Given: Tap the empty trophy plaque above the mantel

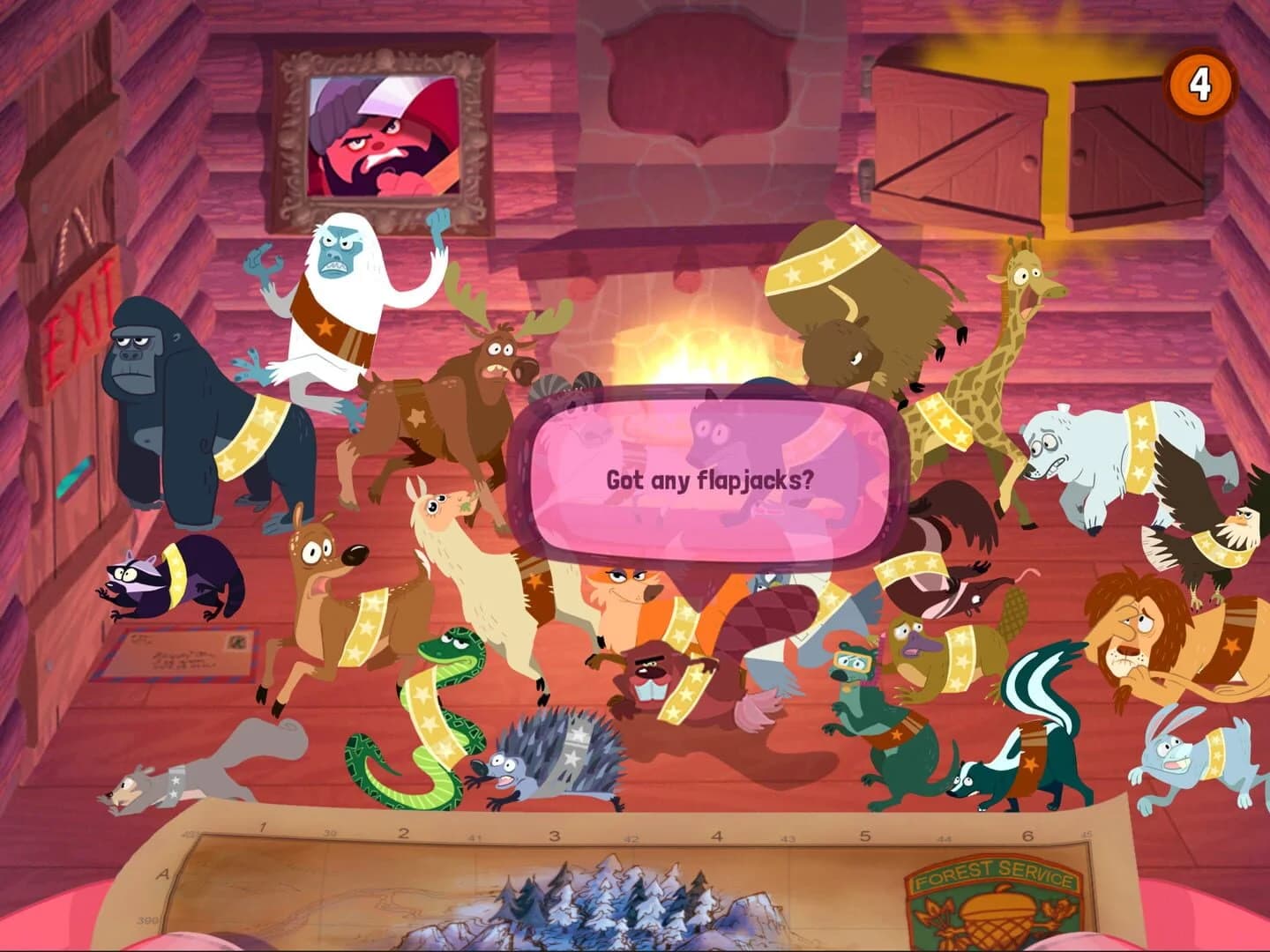Looking at the screenshot, I should pos(695,71).
